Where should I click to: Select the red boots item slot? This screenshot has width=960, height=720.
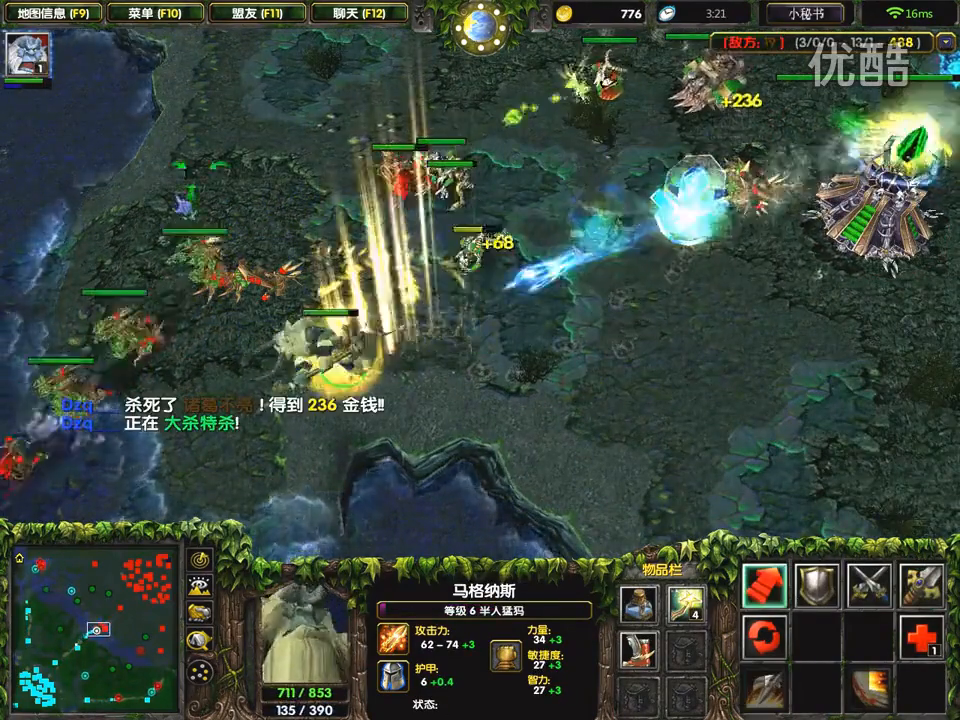coord(639,649)
